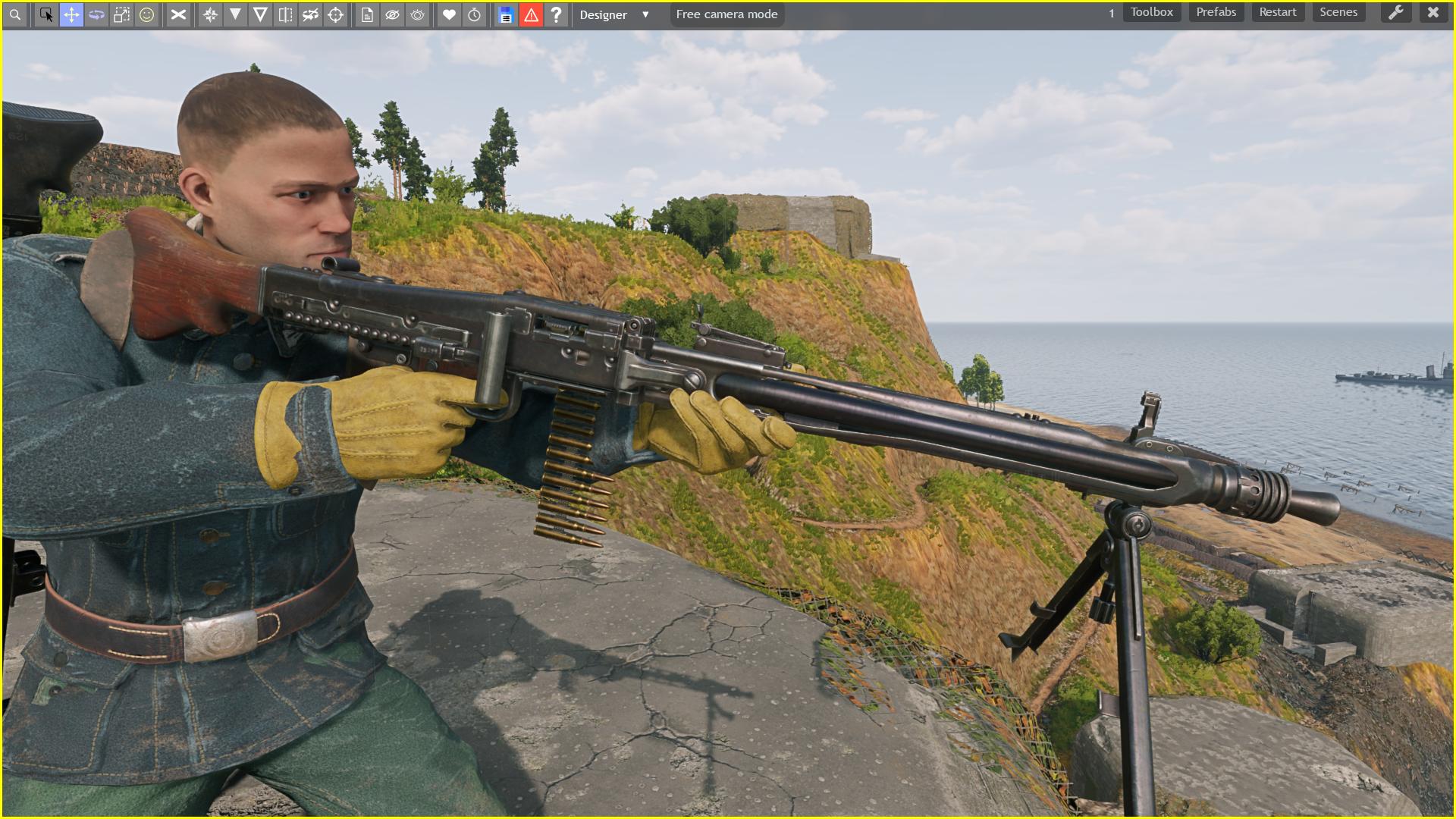This screenshot has height=819, width=1456.
Task: Click the heart toolbar icon
Action: tap(449, 14)
